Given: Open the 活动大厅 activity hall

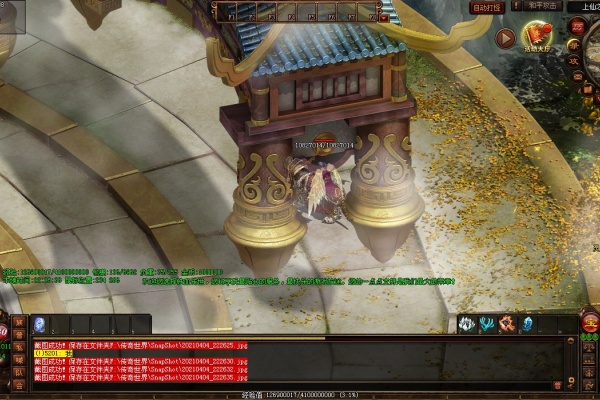Looking at the screenshot, I should [538, 40].
